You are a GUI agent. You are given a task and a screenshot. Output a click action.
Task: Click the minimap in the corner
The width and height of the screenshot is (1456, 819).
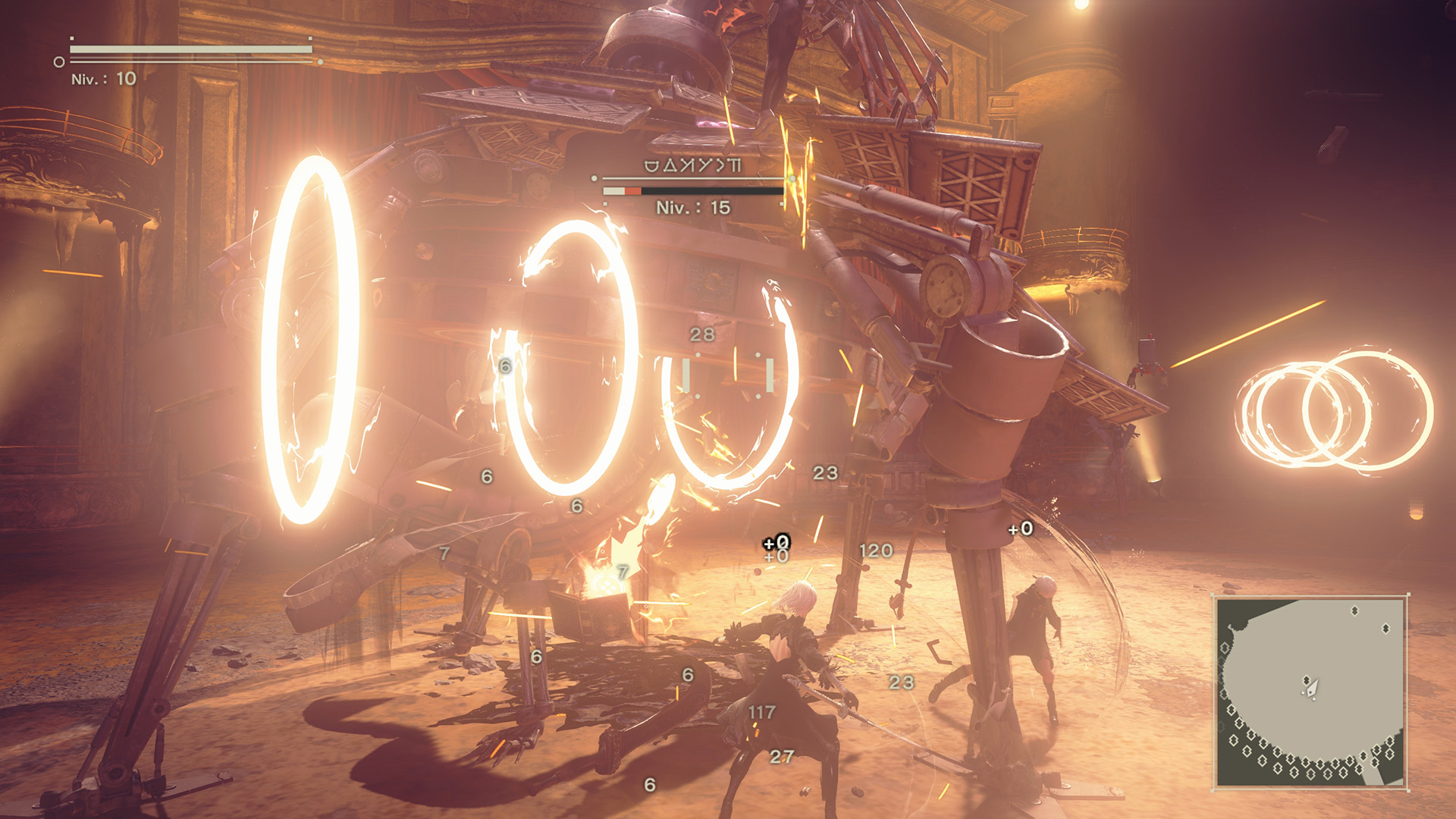[x=1310, y=692]
